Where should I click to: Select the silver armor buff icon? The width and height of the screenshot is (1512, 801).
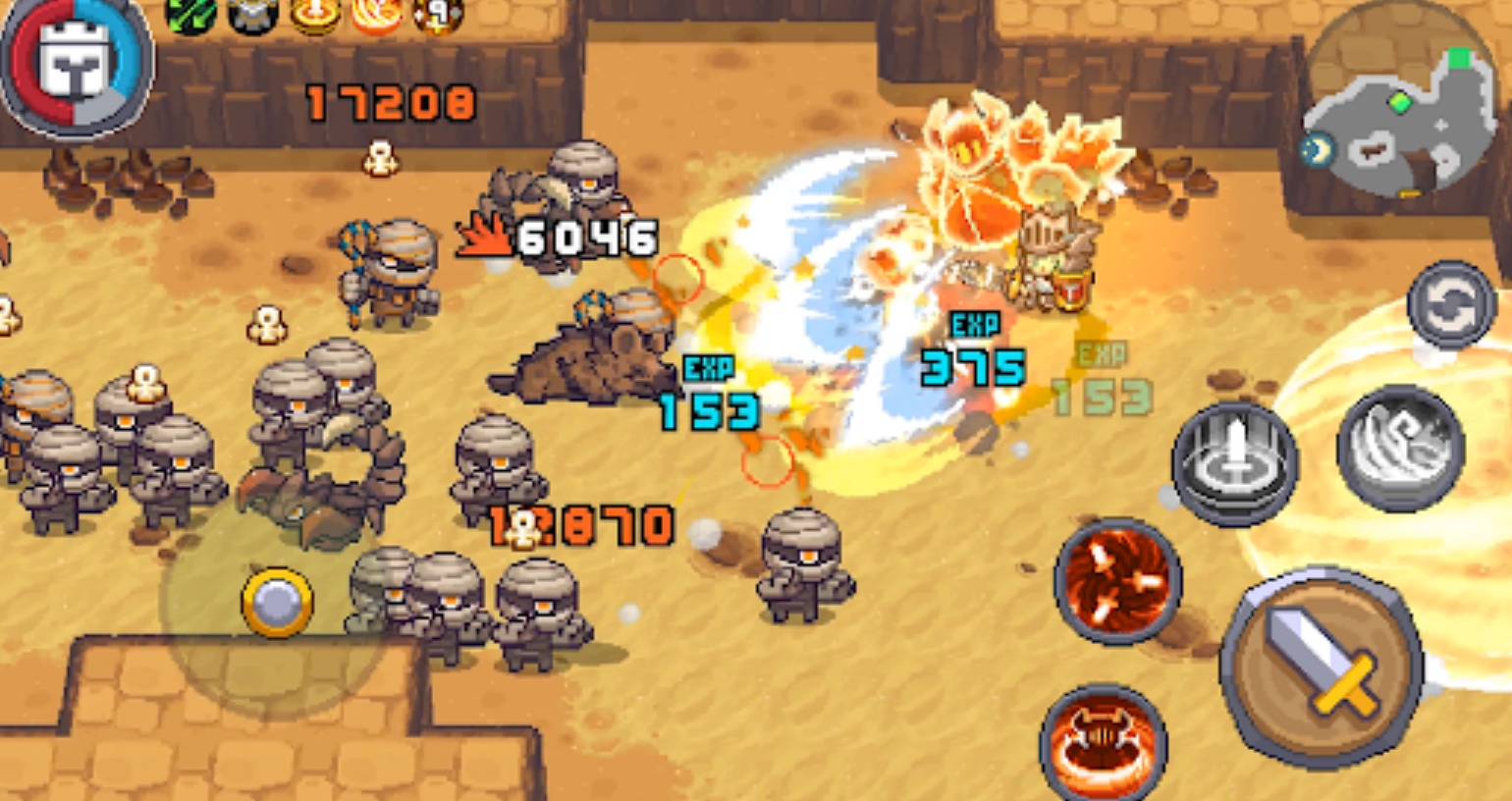(x=252, y=14)
